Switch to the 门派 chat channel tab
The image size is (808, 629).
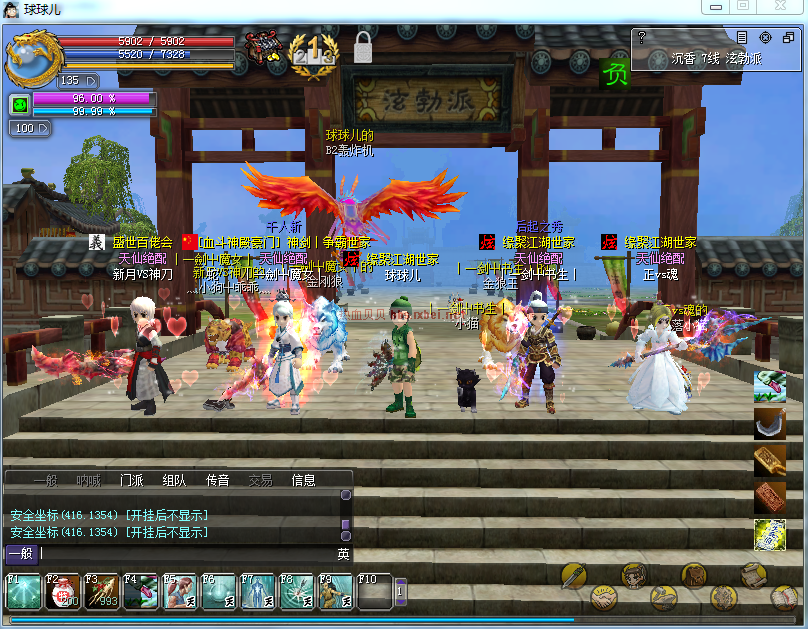pyautogui.click(x=132, y=480)
